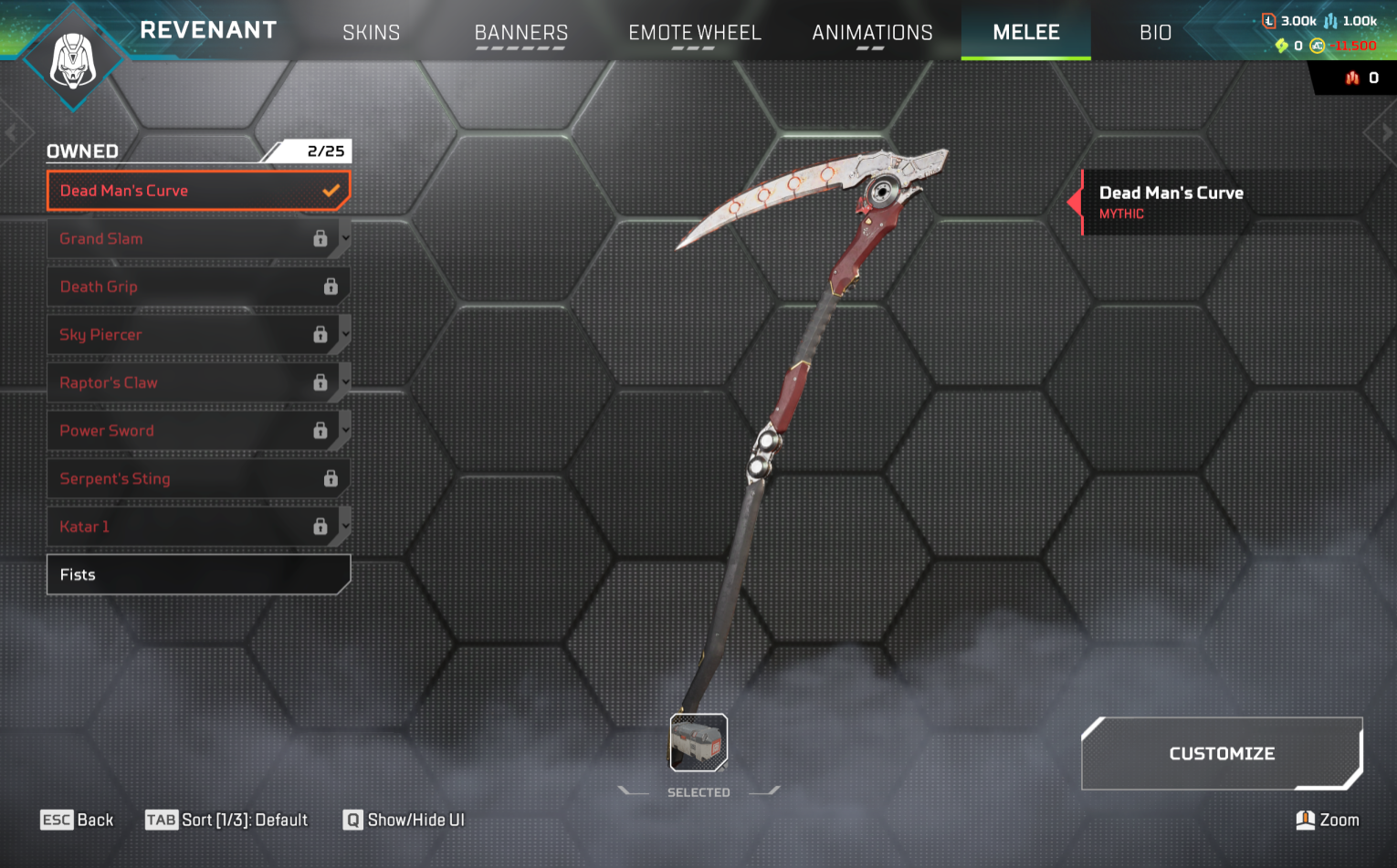
Task: Go back with the Back button
Action: [78, 820]
